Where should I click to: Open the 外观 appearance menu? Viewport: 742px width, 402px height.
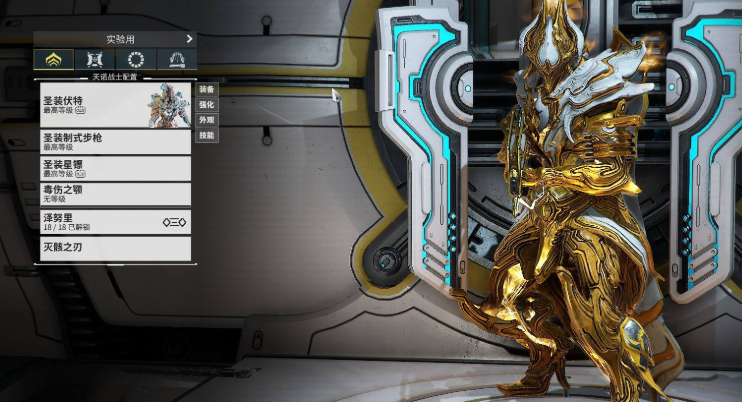(x=206, y=119)
